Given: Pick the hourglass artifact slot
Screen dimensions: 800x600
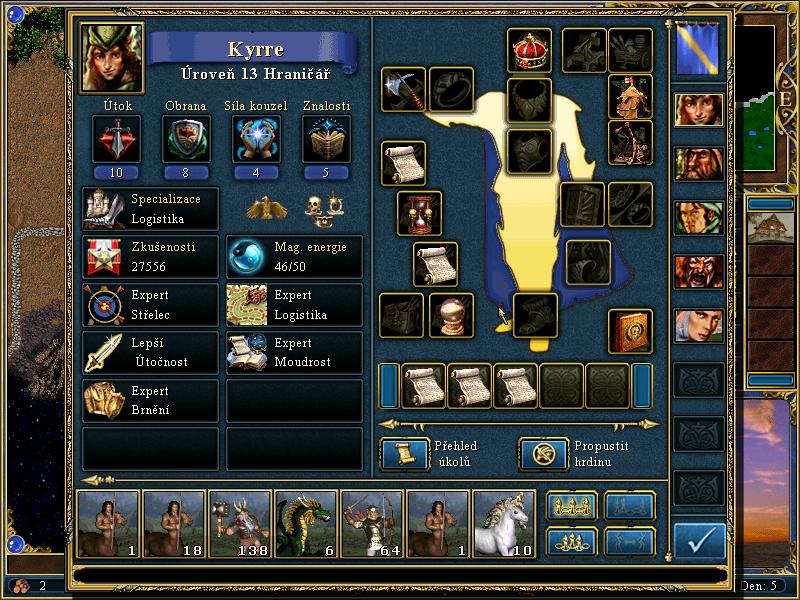Looking at the screenshot, I should (x=419, y=213).
